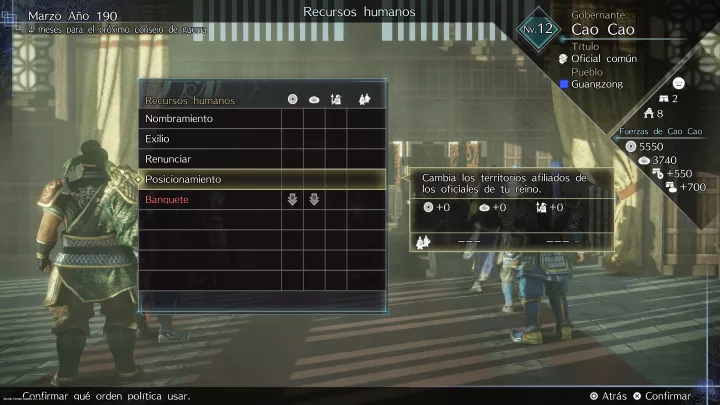Choose the Banquete order

pyautogui.click(x=168, y=200)
